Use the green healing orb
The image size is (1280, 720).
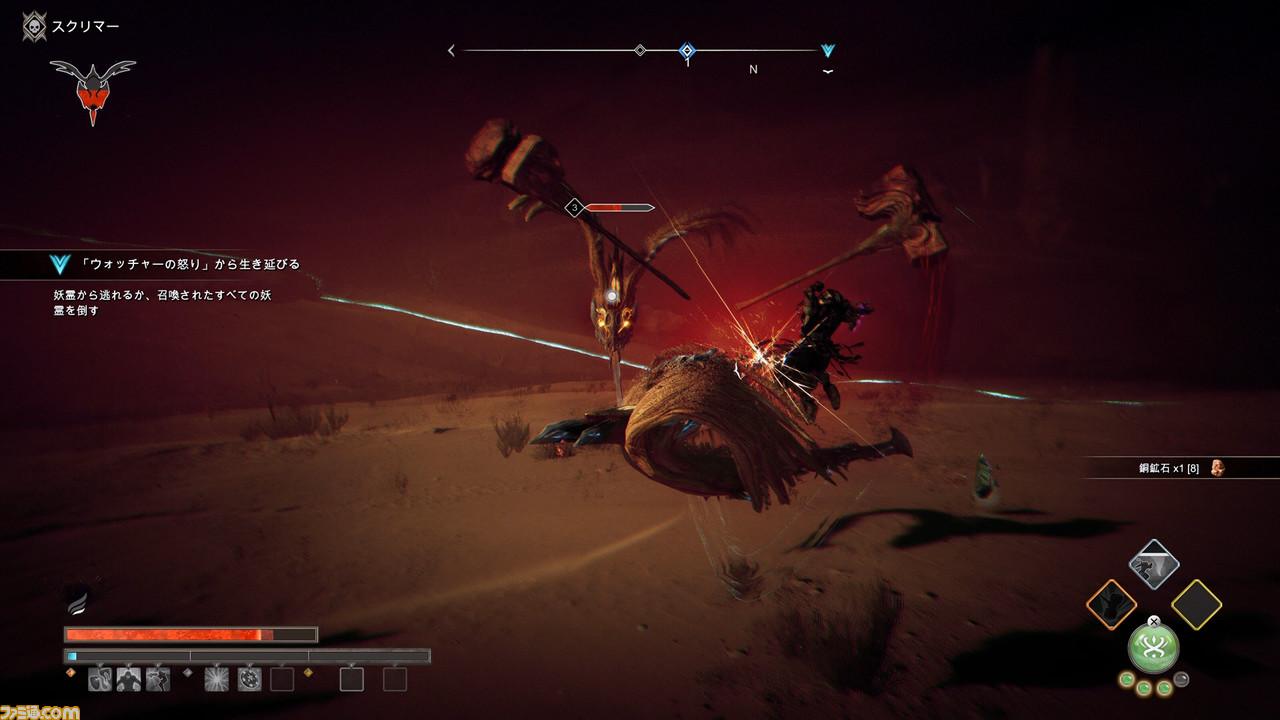pyautogui.click(x=1154, y=647)
